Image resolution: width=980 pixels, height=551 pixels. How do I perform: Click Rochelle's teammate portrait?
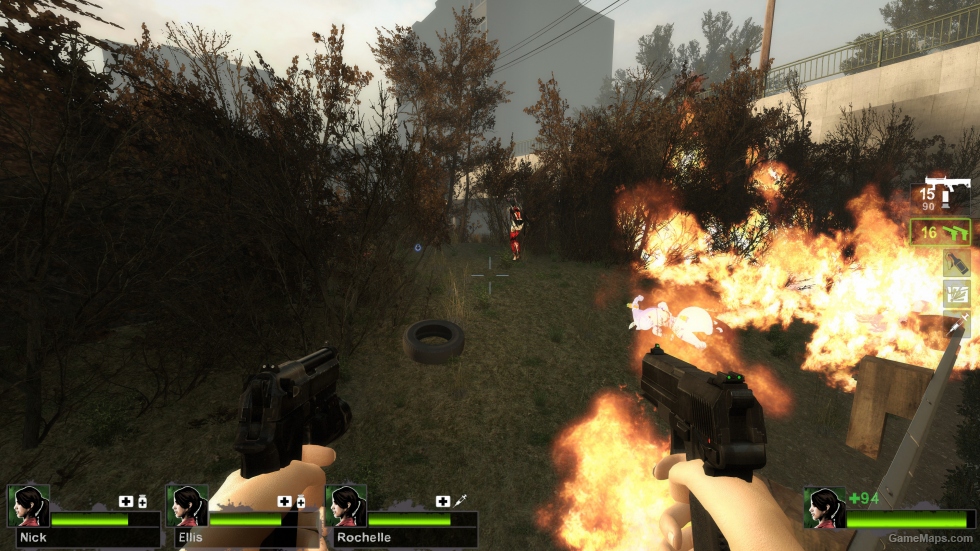pos(346,506)
